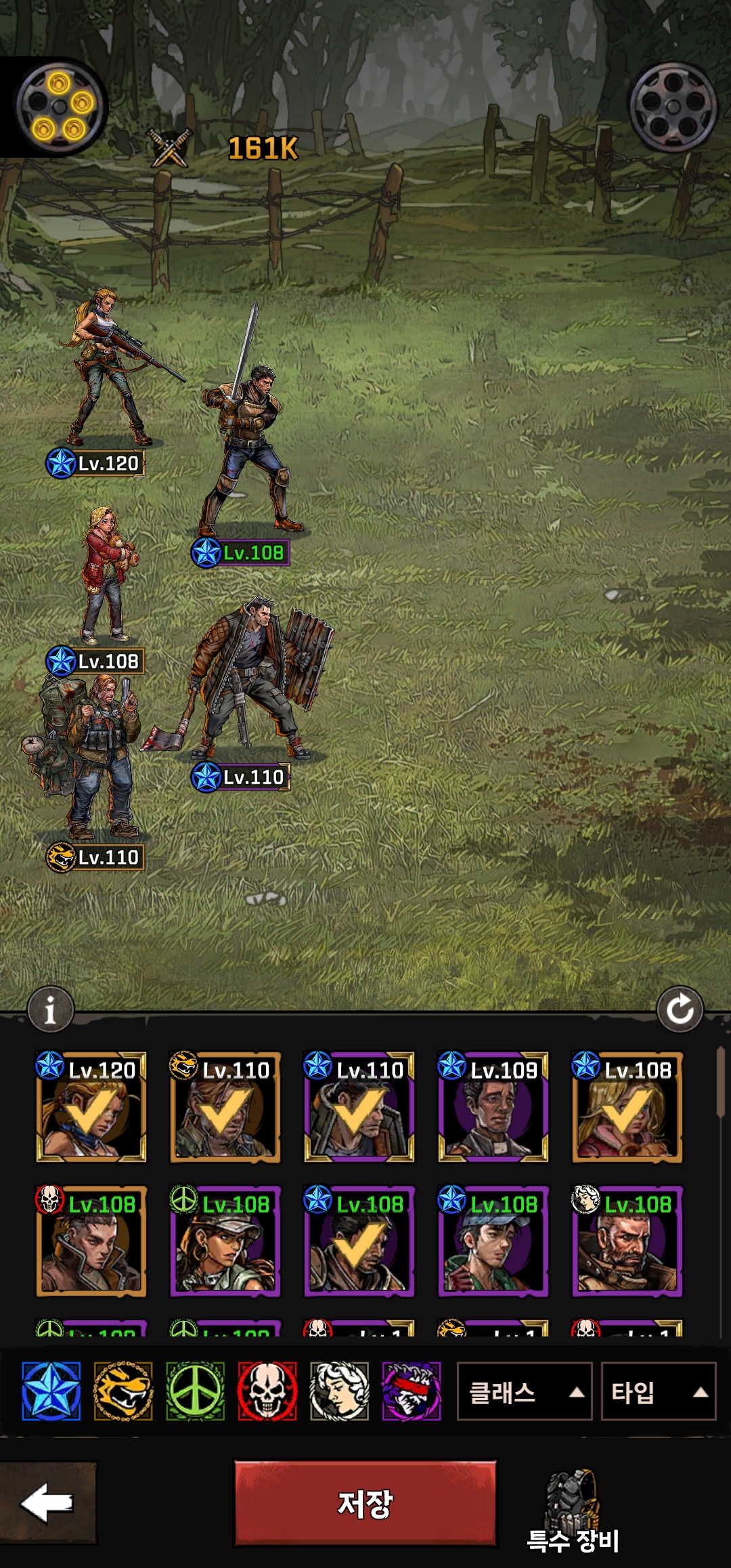Viewport: 731px width, 1568px height.
Task: Filter heroes by the purple bandana-skull faction
Action: pyautogui.click(x=412, y=1391)
